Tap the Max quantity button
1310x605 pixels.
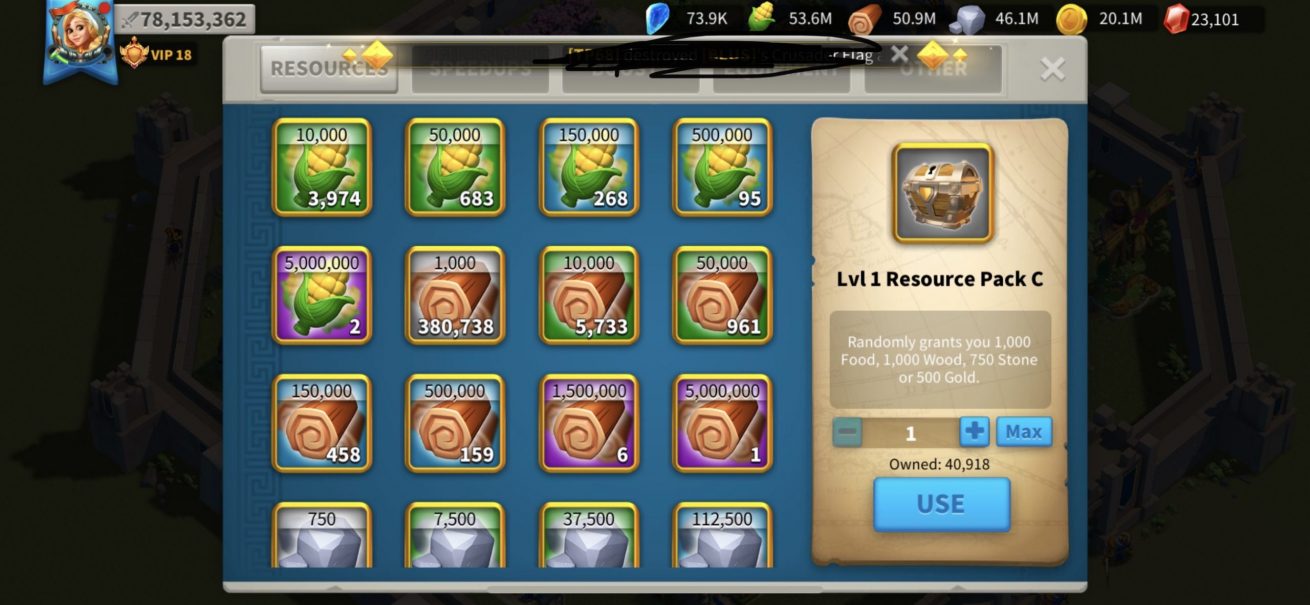pos(1023,432)
